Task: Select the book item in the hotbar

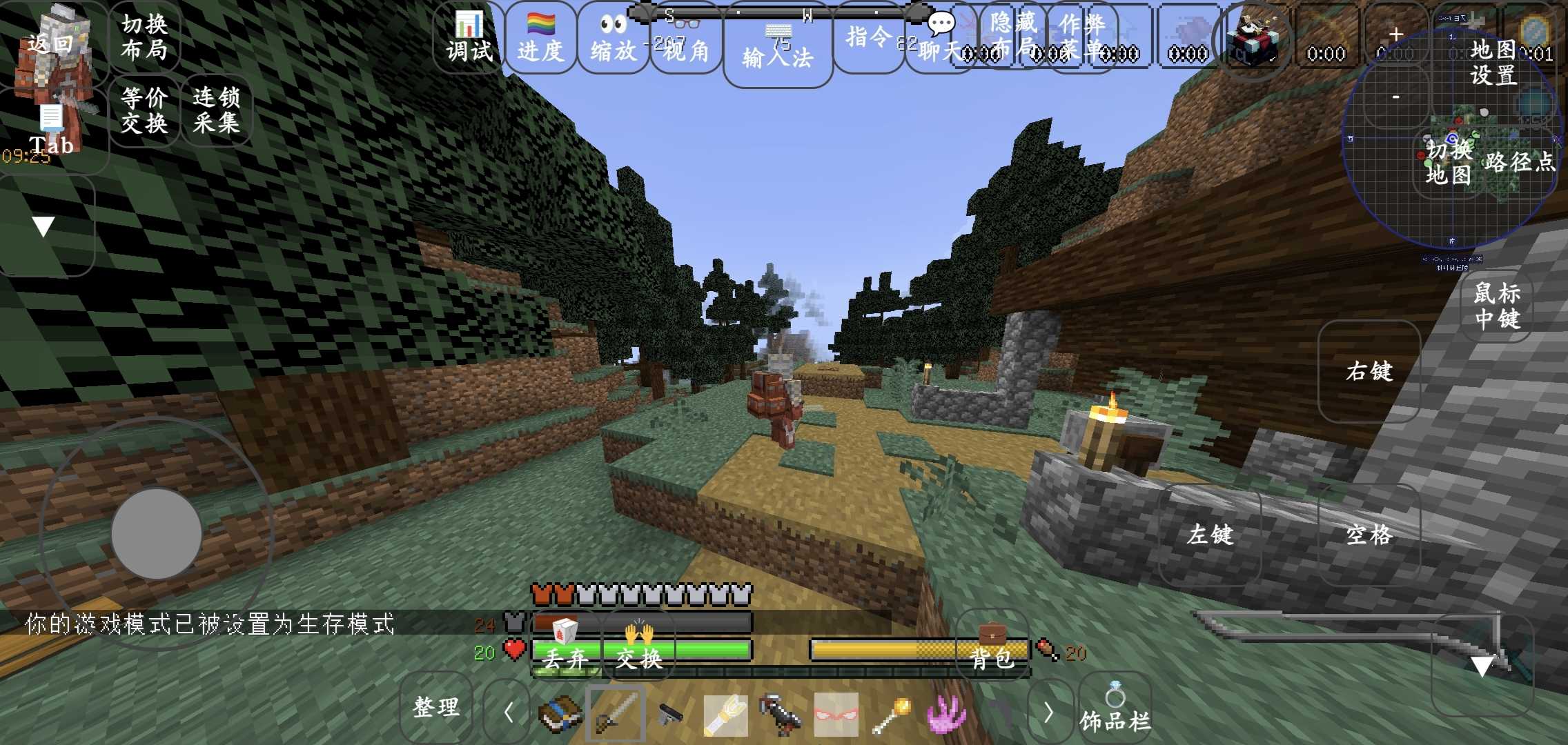Action: tap(560, 714)
